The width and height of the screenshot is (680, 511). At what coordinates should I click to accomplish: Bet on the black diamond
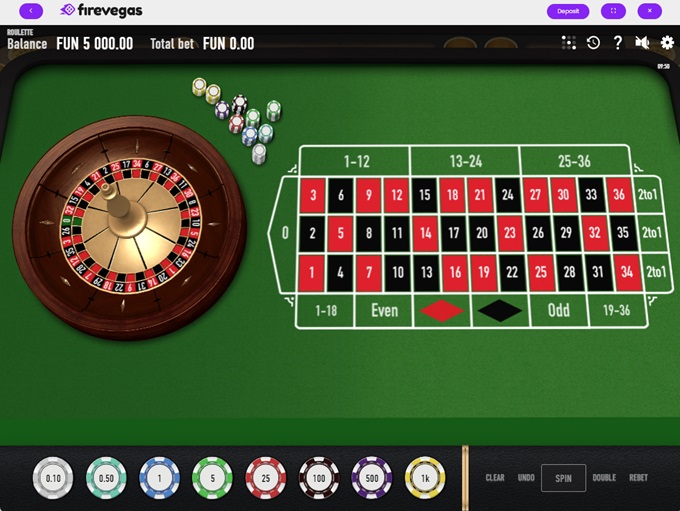[500, 311]
